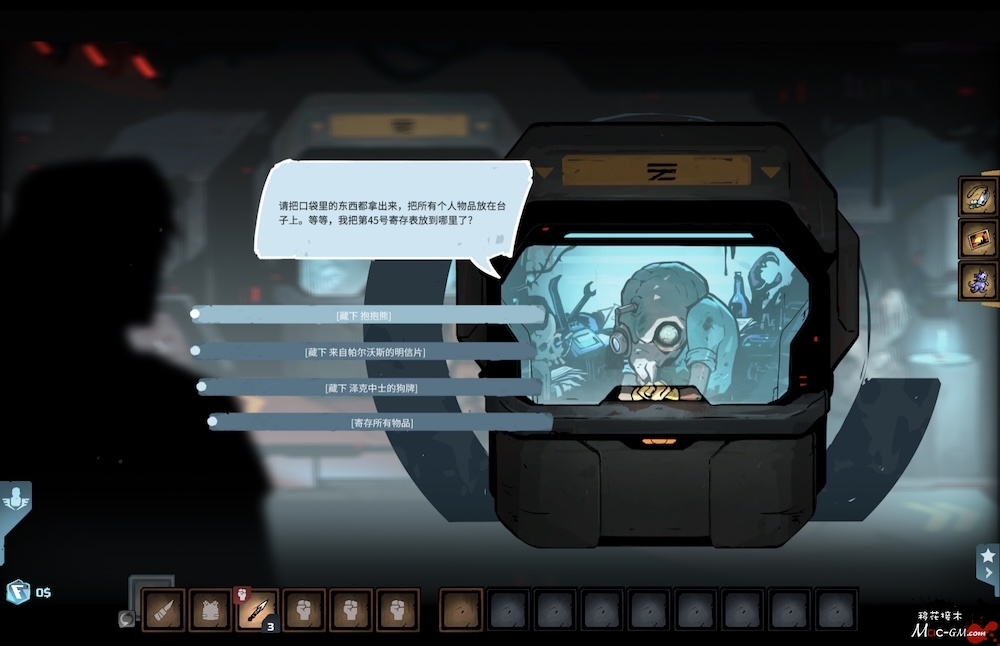Click the armor vest hotbar slot

coord(210,609)
